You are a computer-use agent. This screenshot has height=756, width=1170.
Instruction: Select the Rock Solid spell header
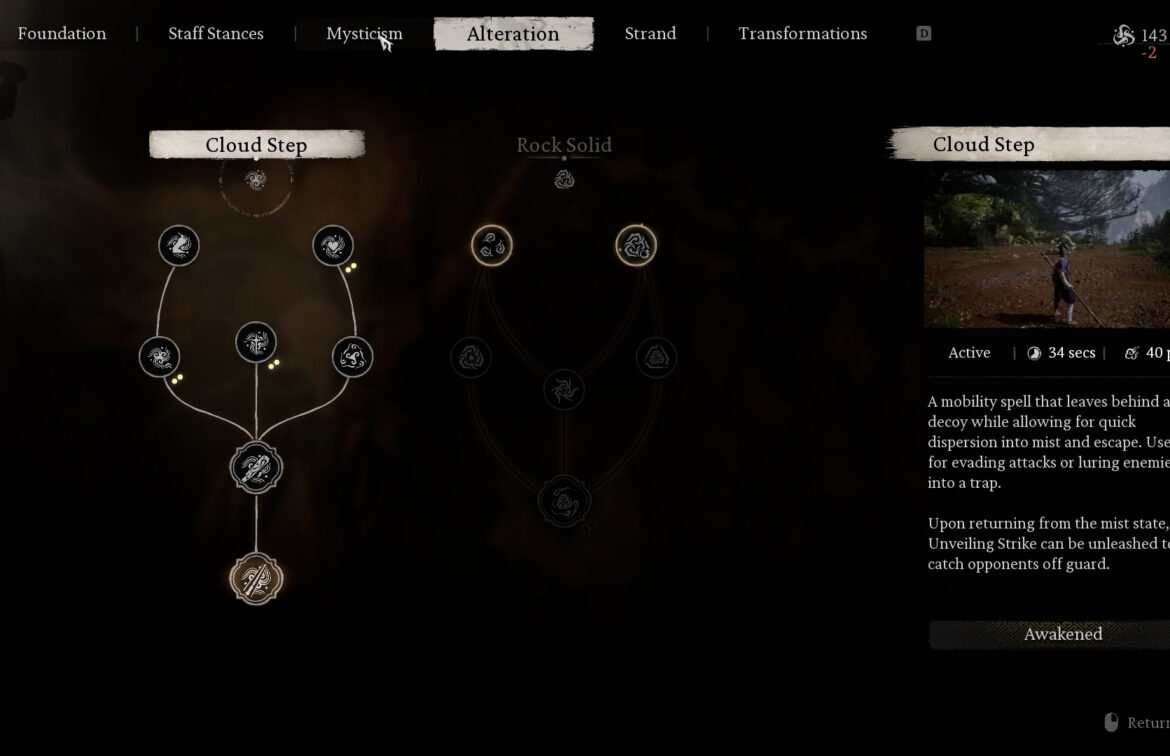pyautogui.click(x=564, y=145)
